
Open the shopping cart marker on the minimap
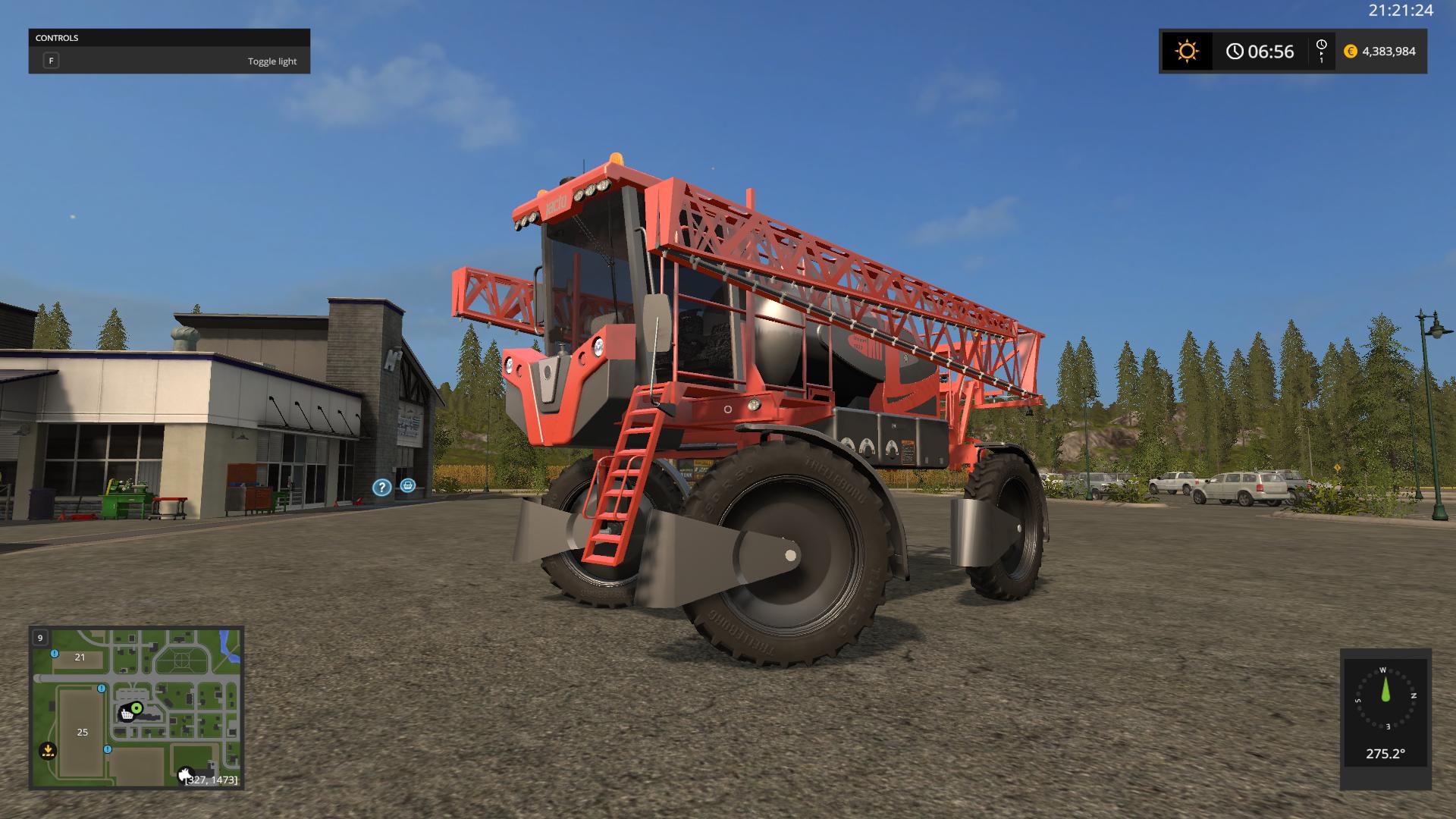click(x=127, y=713)
